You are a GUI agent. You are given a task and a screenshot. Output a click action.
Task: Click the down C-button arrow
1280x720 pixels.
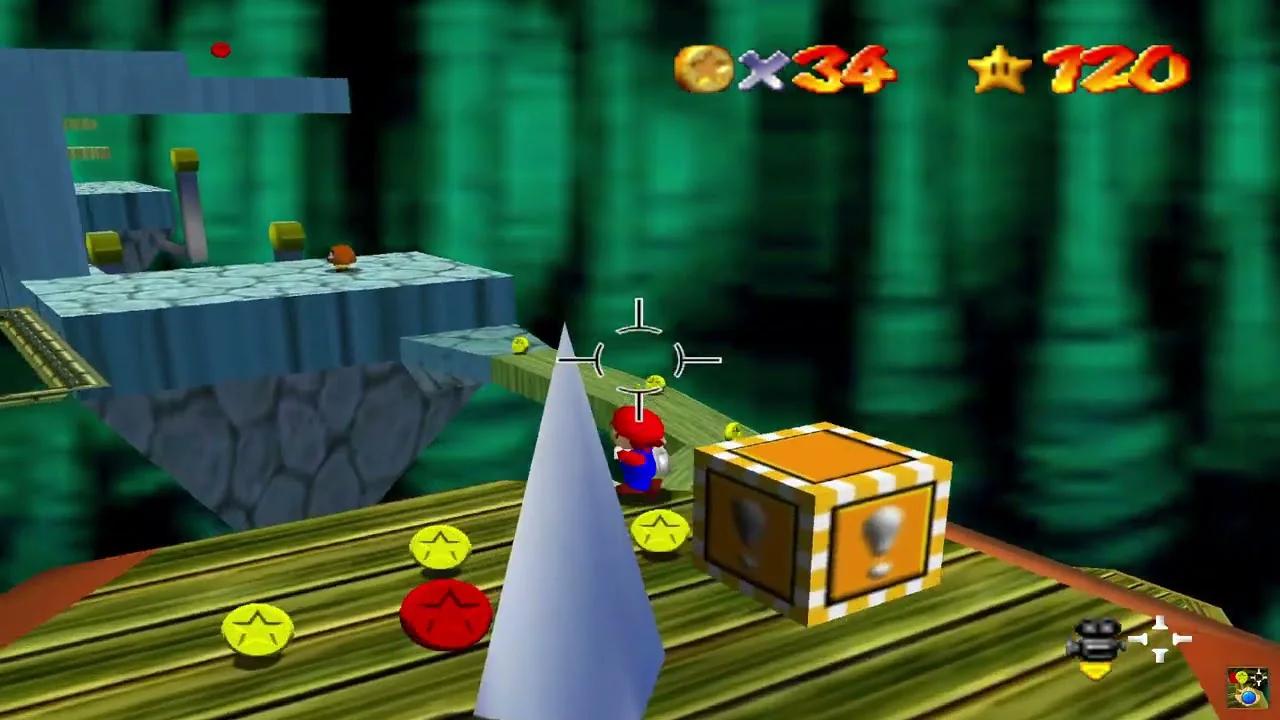click(x=1160, y=656)
